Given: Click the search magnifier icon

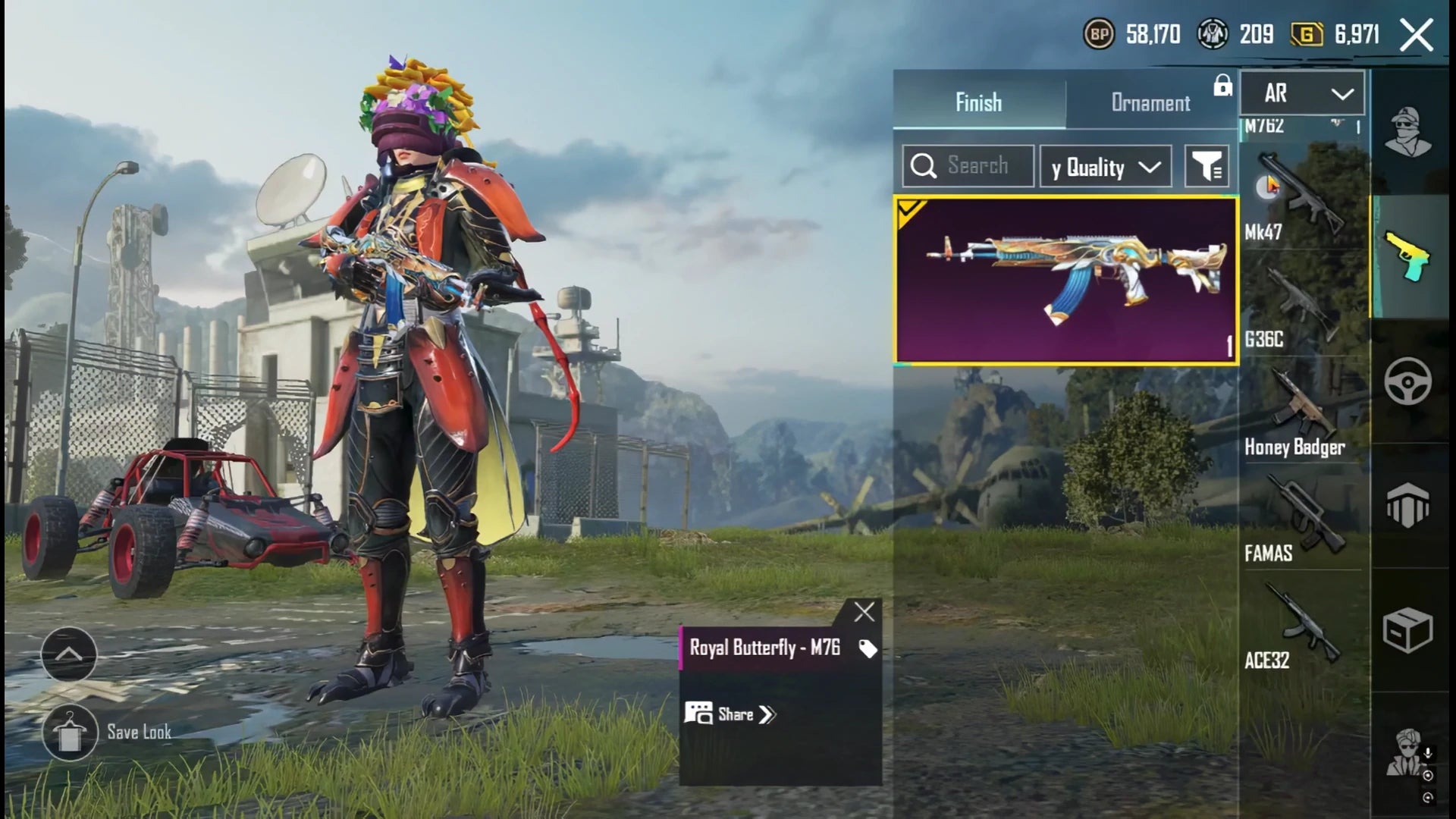Looking at the screenshot, I should coord(924,165).
